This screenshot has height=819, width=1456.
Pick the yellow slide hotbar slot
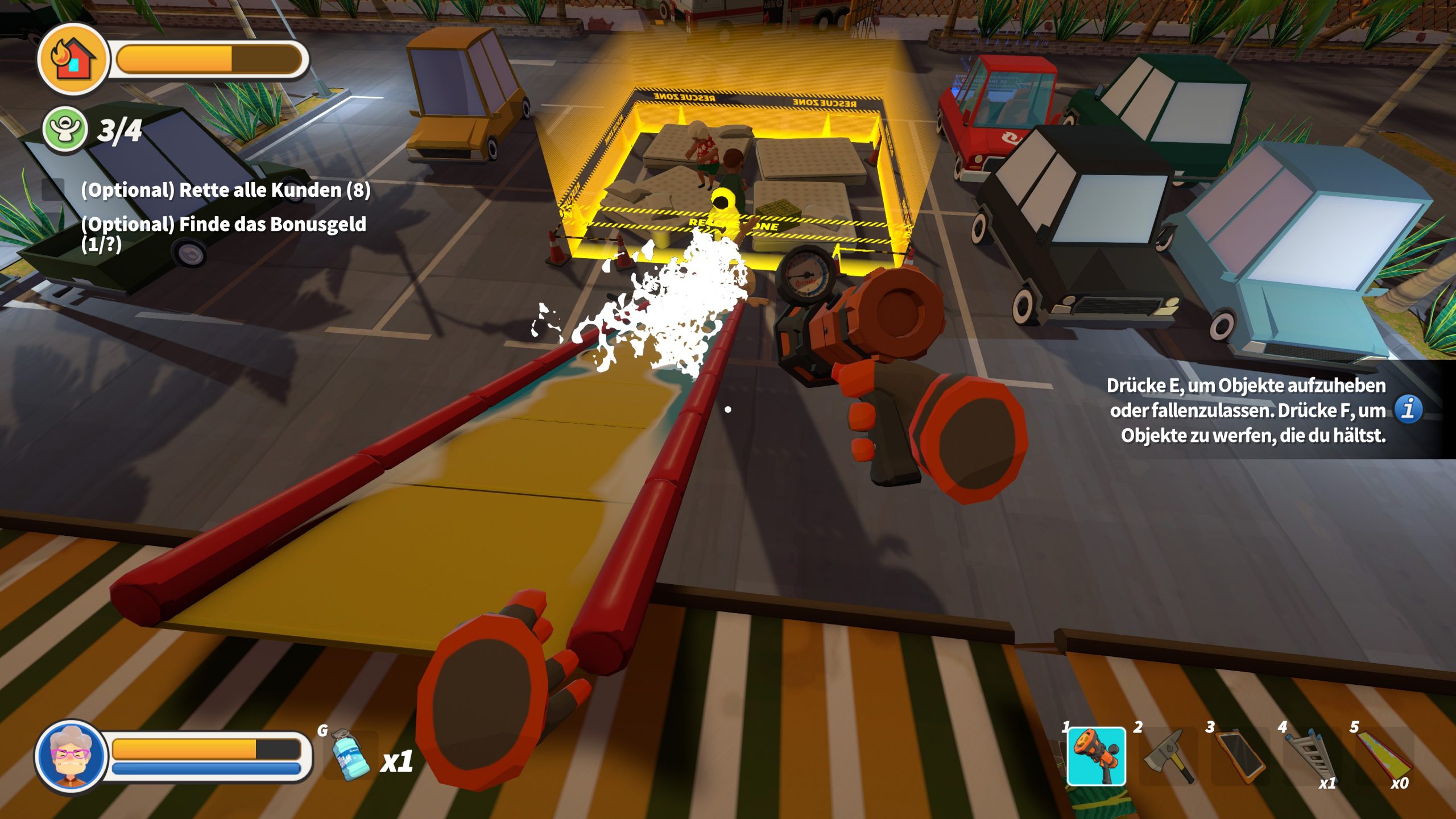1385,756
